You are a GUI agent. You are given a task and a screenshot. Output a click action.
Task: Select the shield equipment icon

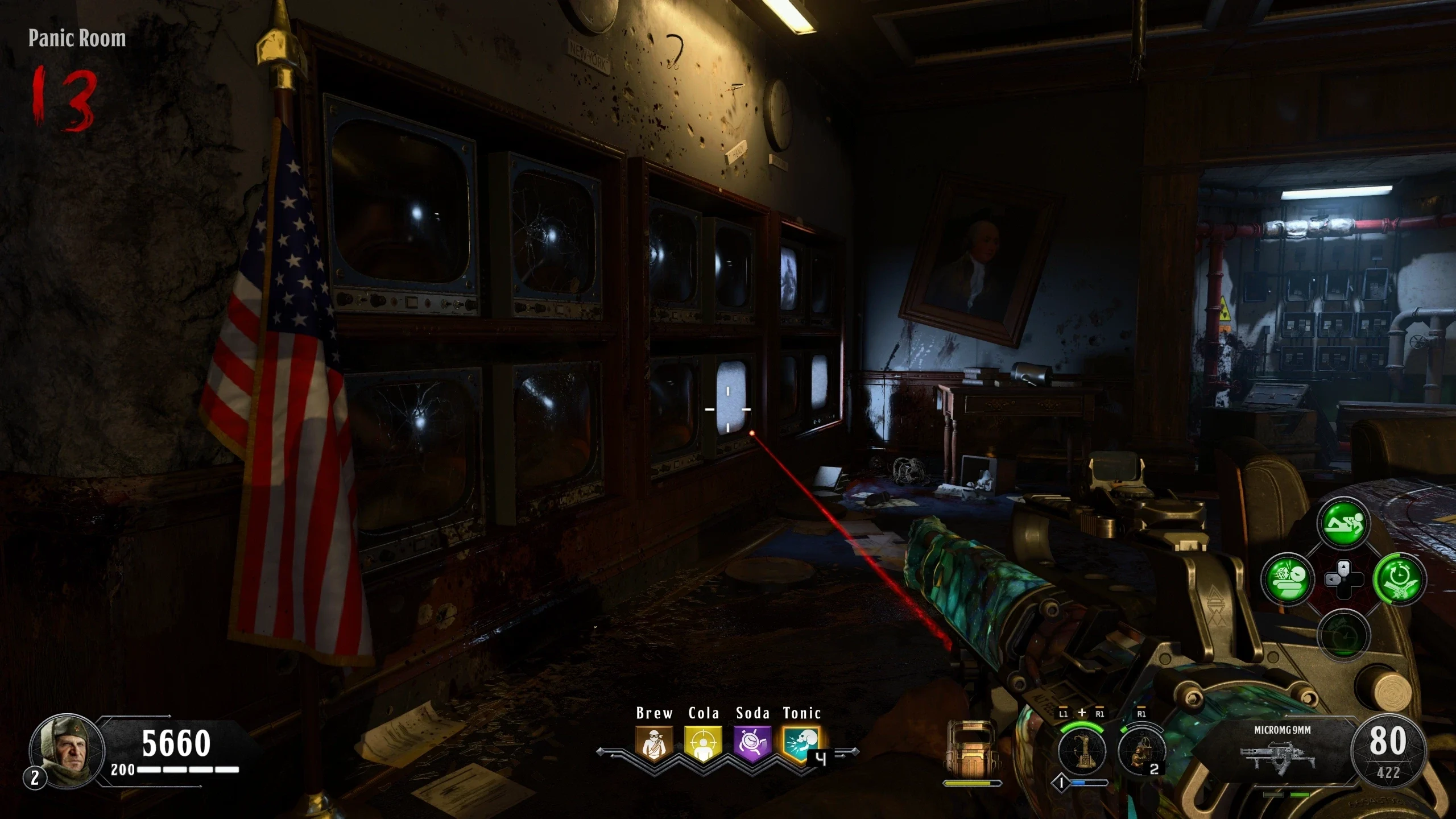coord(972,750)
